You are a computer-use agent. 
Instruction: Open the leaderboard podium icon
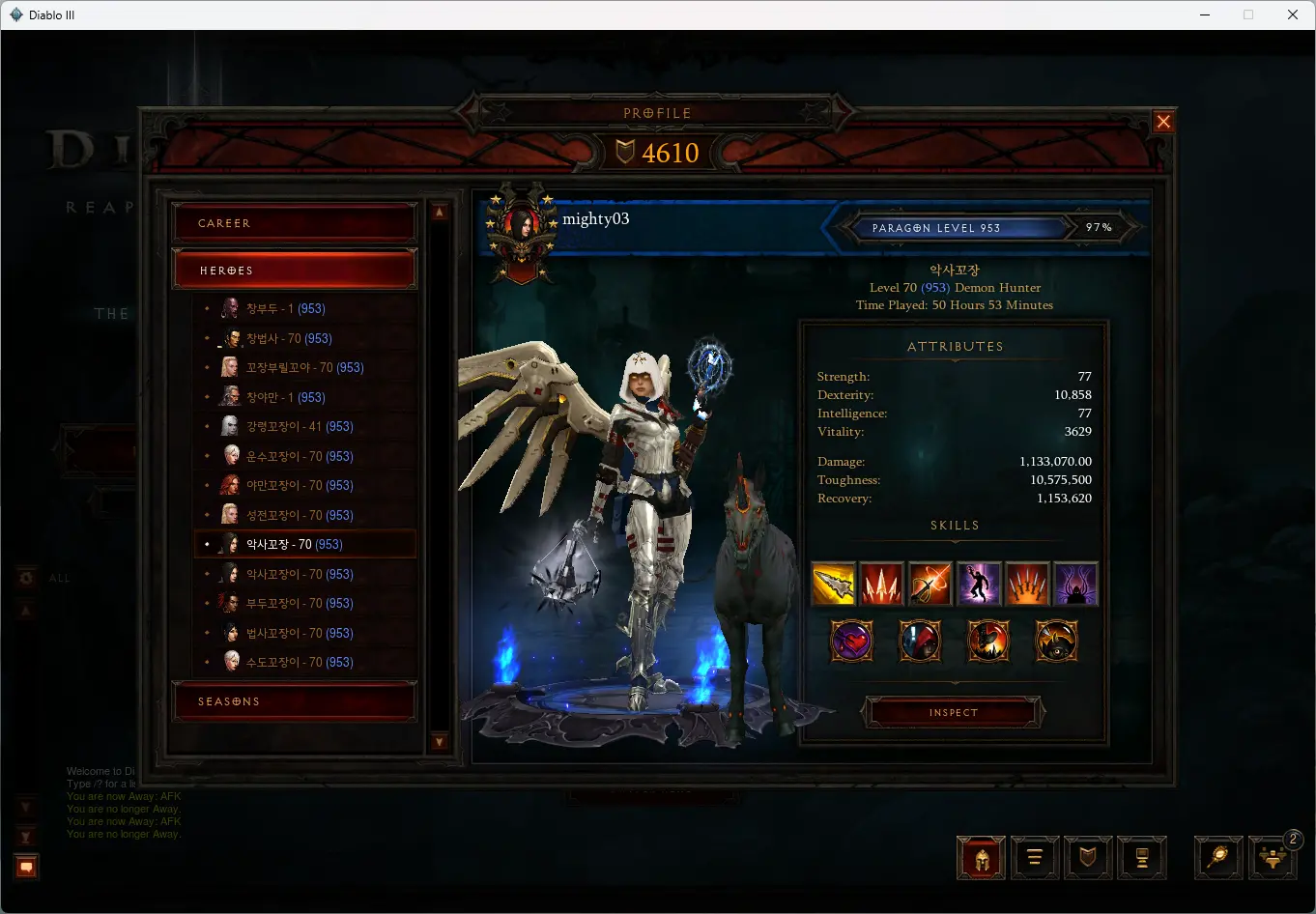click(1142, 858)
